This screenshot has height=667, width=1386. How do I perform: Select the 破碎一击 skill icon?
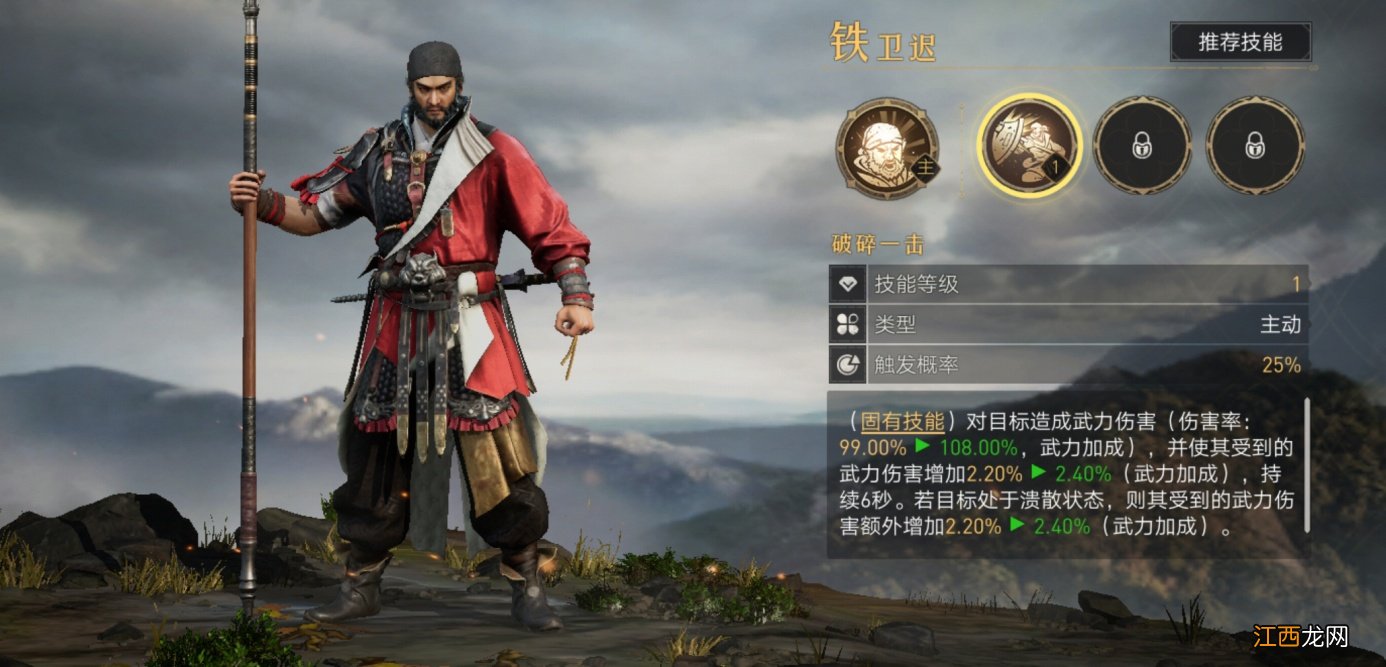tap(1029, 146)
